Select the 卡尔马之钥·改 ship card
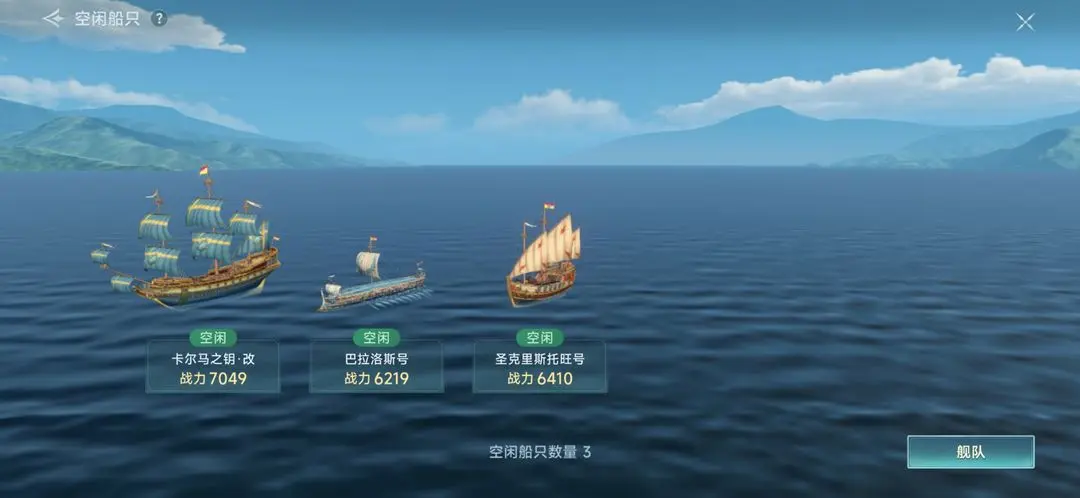The height and width of the screenshot is (498, 1080). pyautogui.click(x=213, y=367)
